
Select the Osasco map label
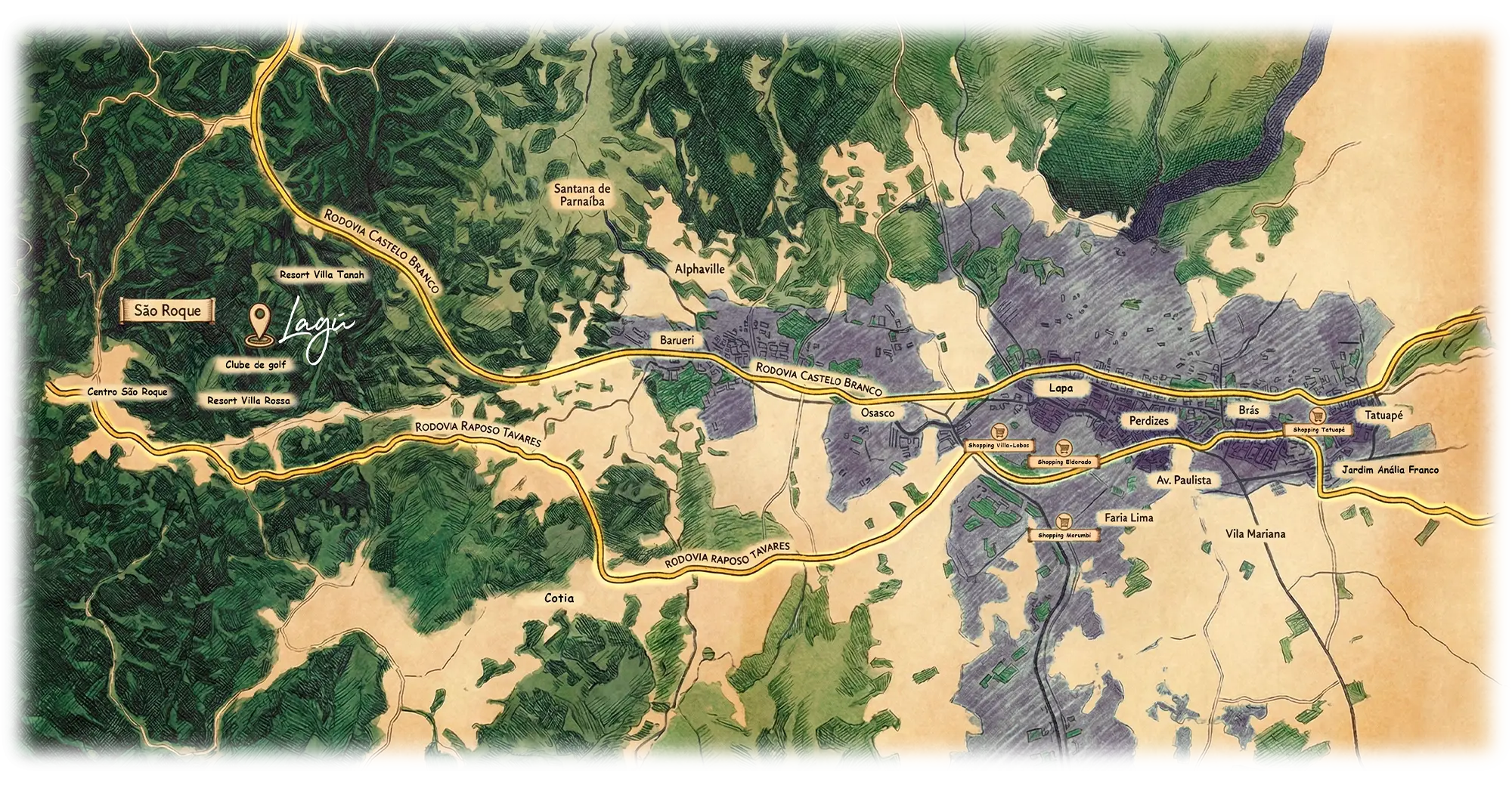tap(877, 413)
